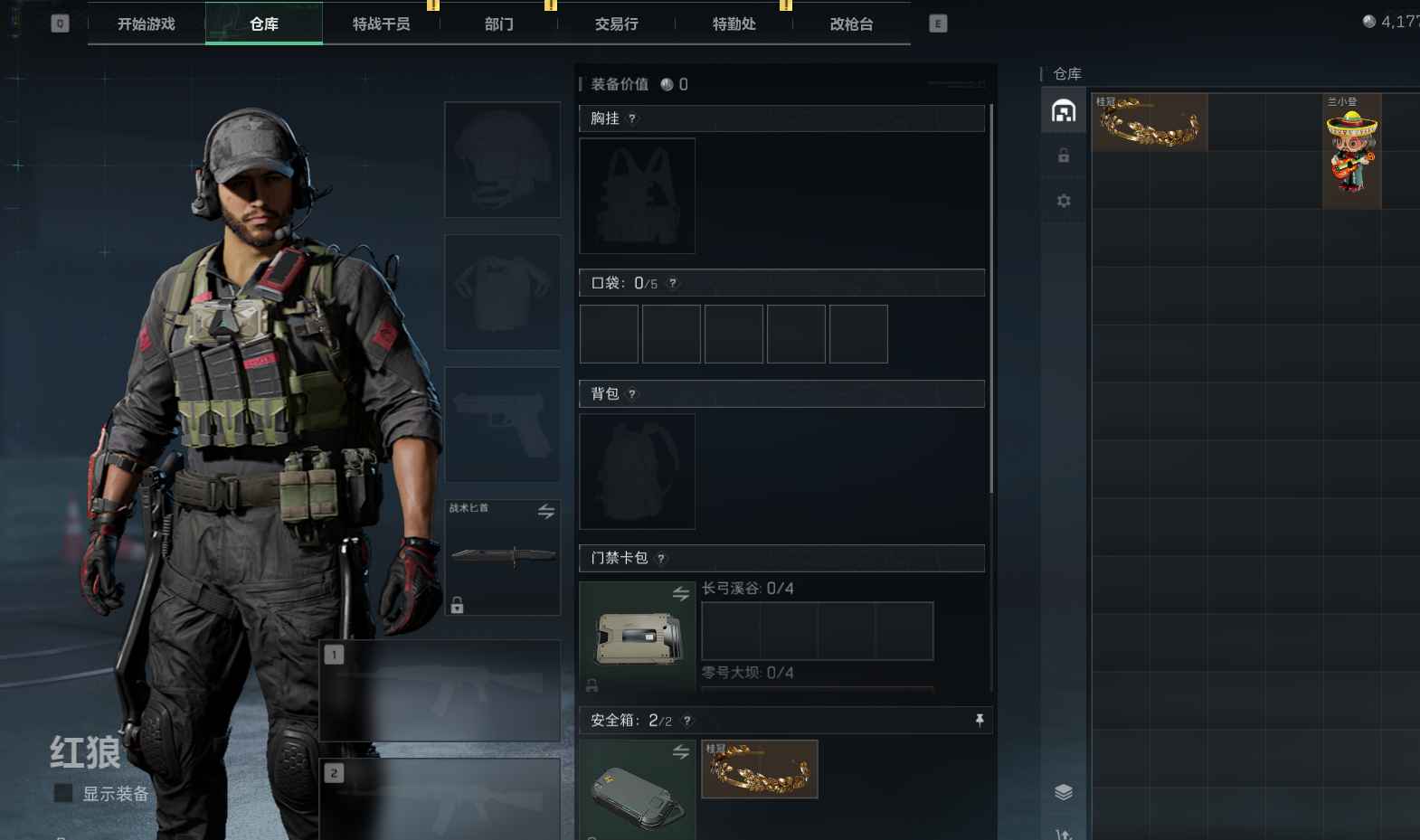
Task: Open the 开始游戏 tab
Action: (147, 24)
